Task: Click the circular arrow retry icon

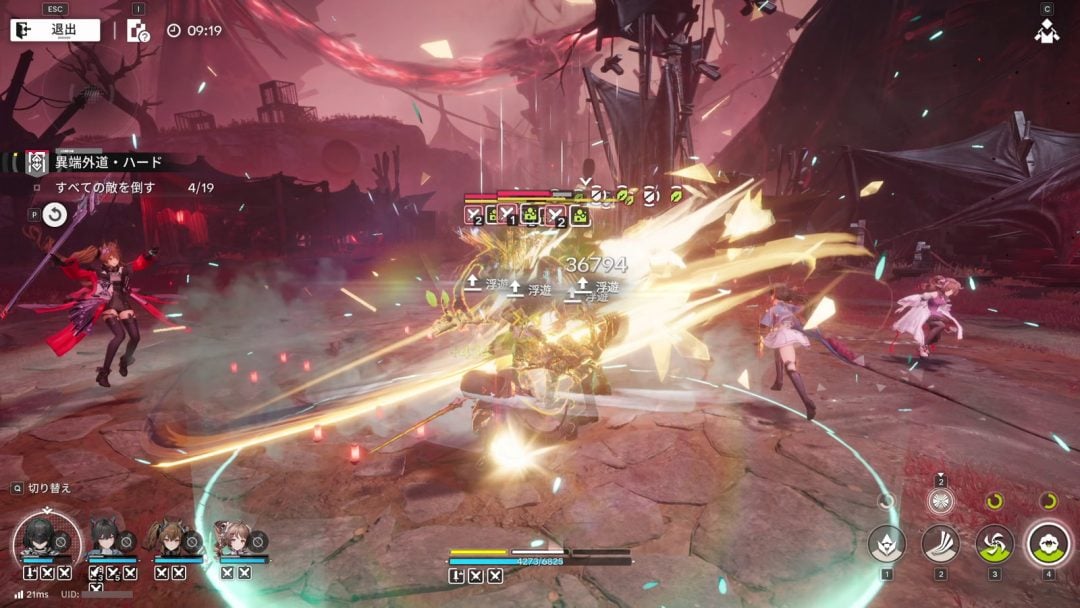Action: (54, 213)
